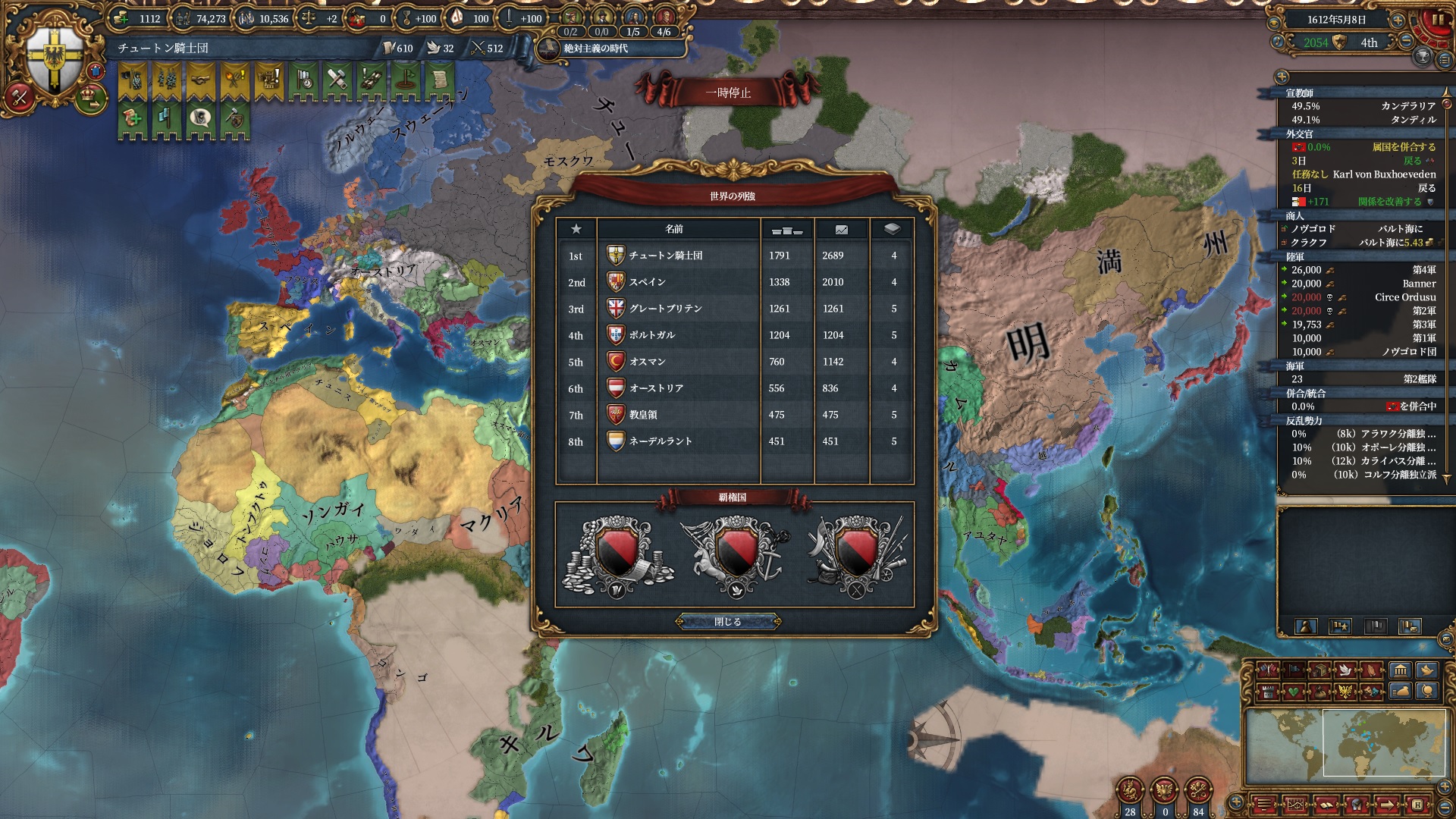Select 第4軍 army in the outliner
1456x819 pixels.
coord(1423,270)
